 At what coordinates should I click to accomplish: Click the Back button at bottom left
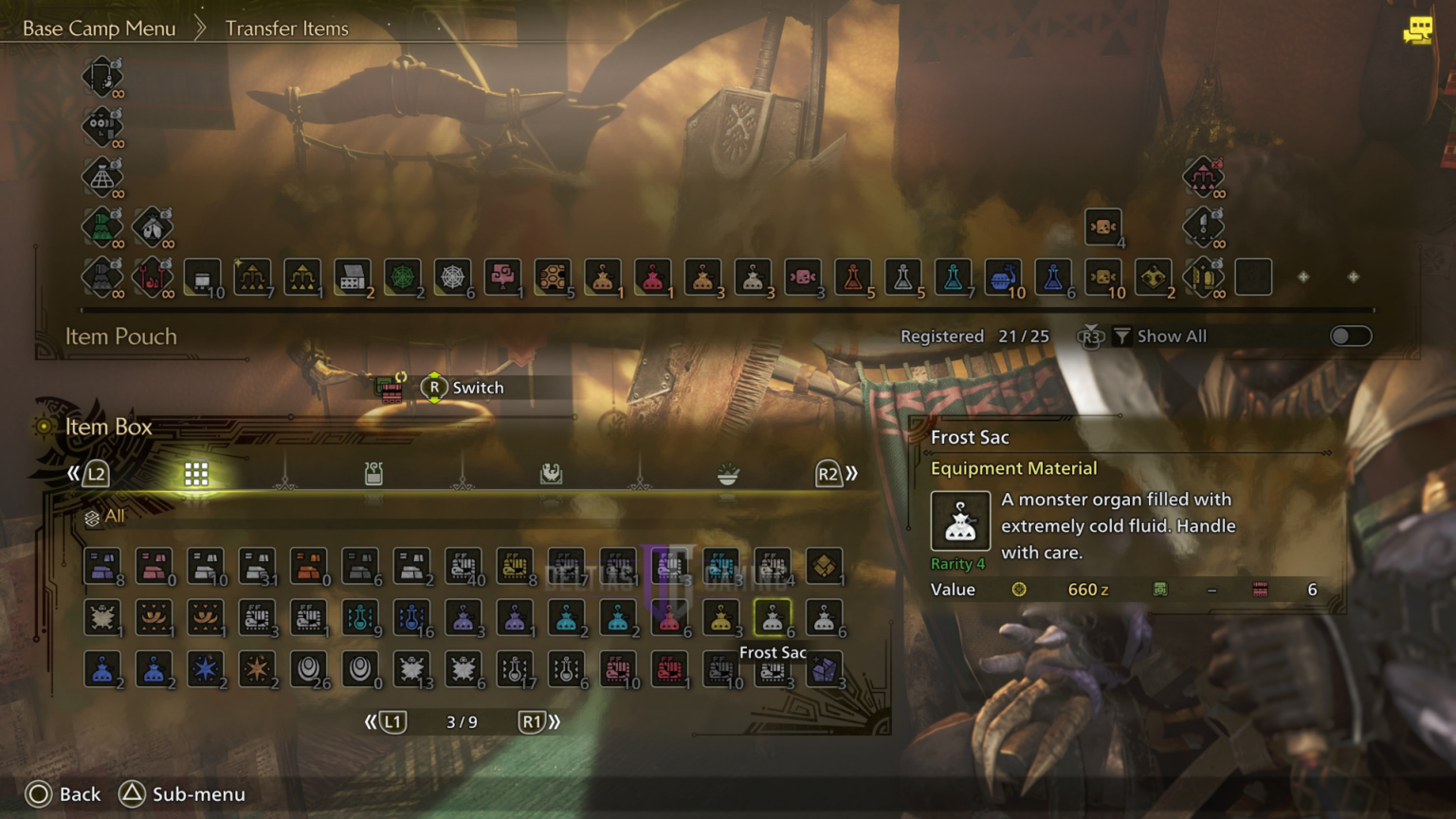63,794
